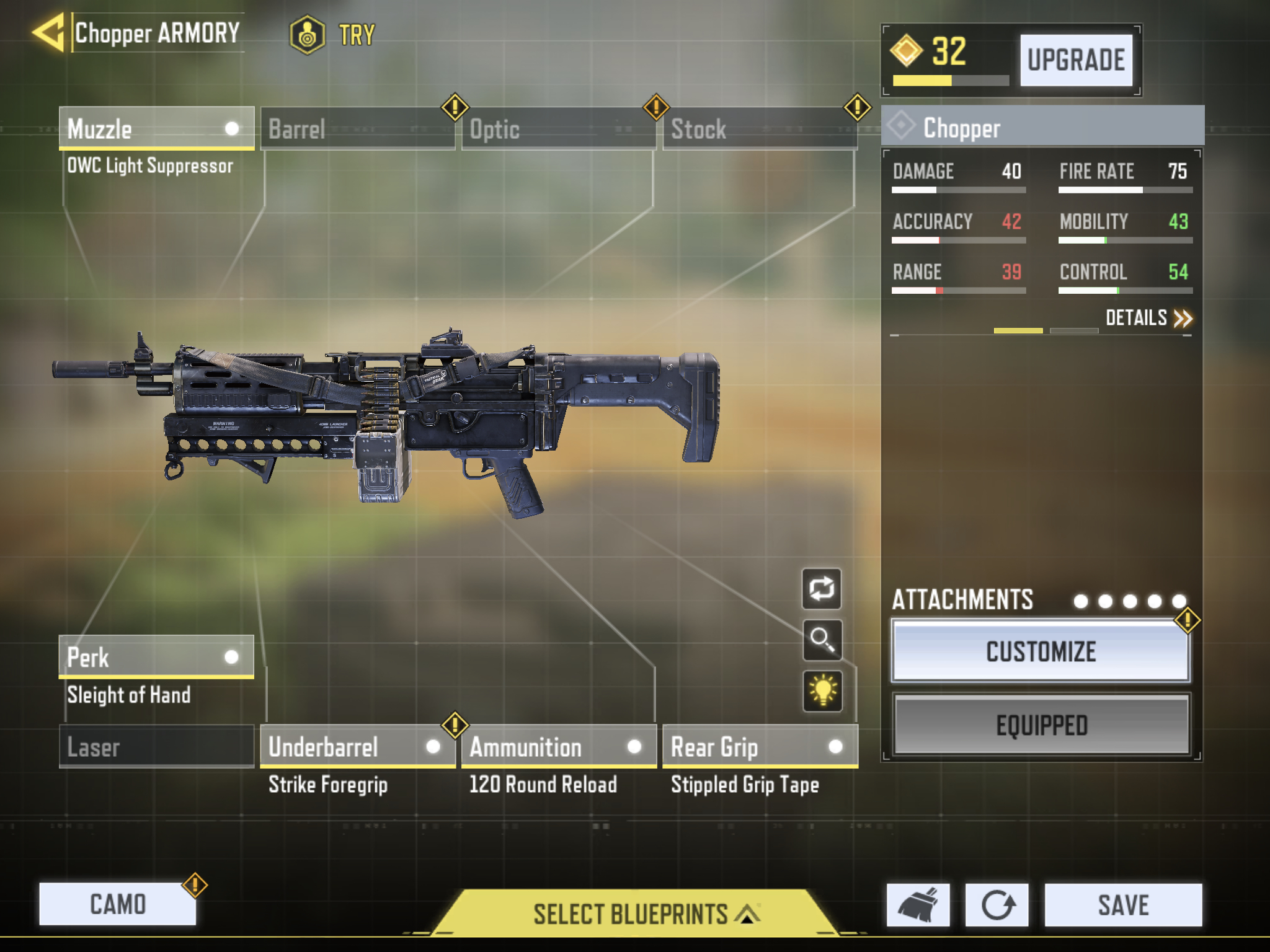Screen dimensions: 1270x952
Task: Inspect weapon with the magnifier icon
Action: pos(822,640)
